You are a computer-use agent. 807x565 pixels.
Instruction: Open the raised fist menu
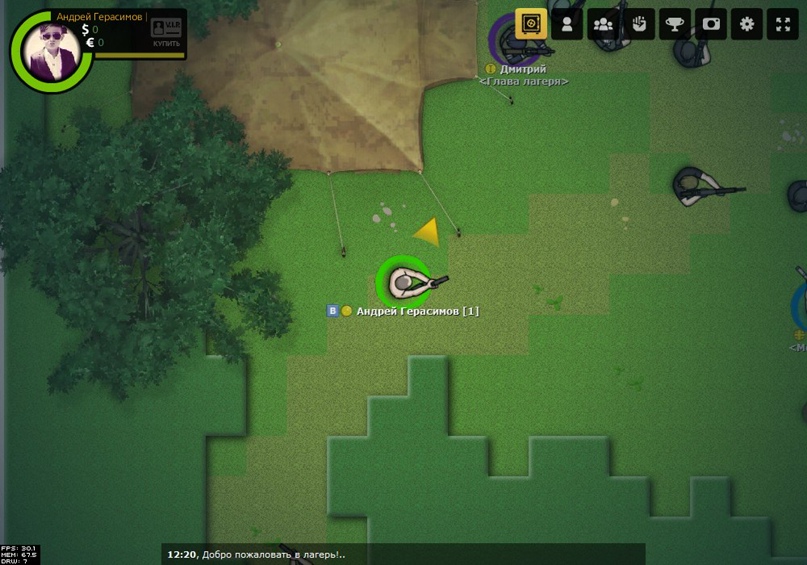[639, 24]
